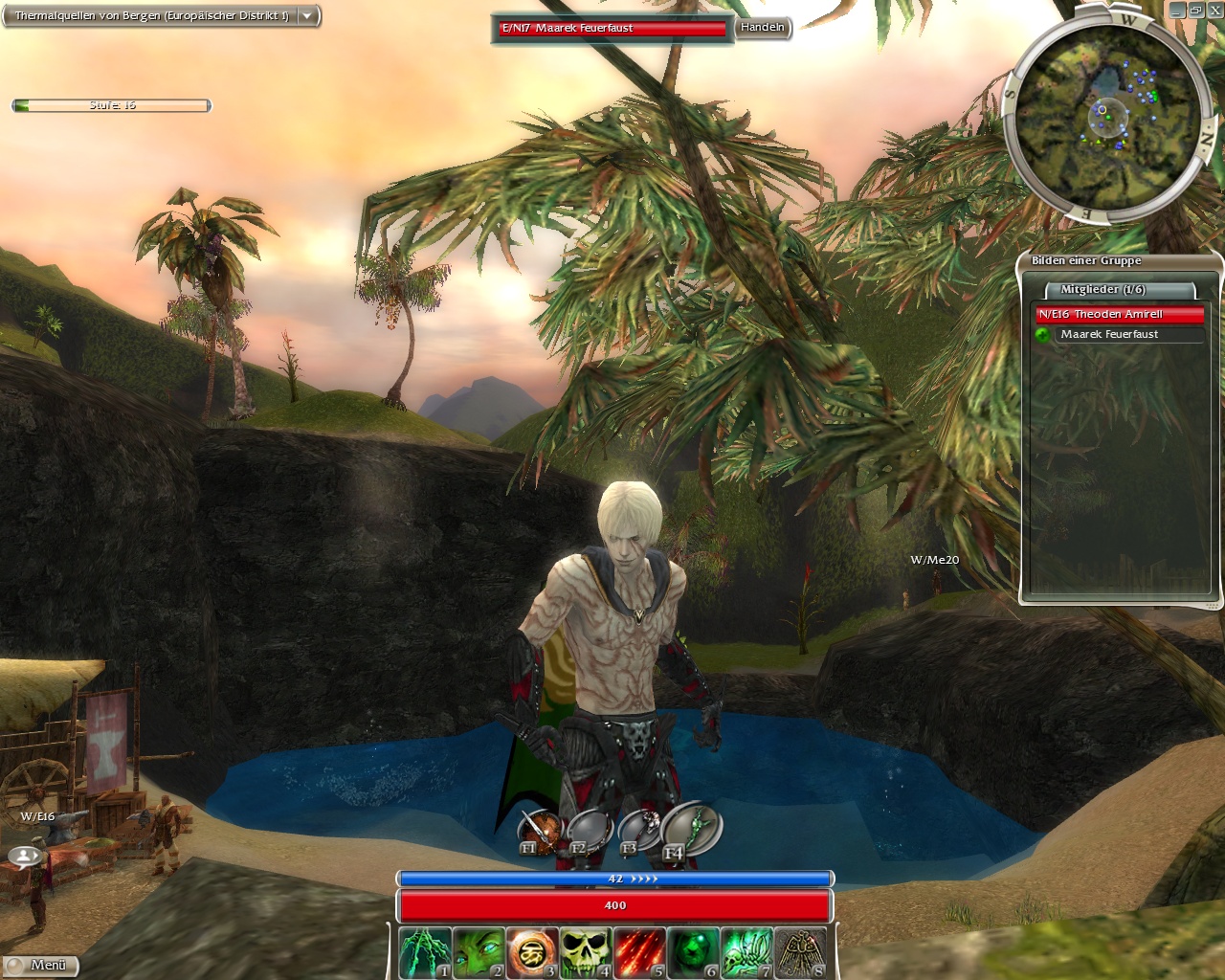Select party member Theoden Amirell

(x=1118, y=314)
